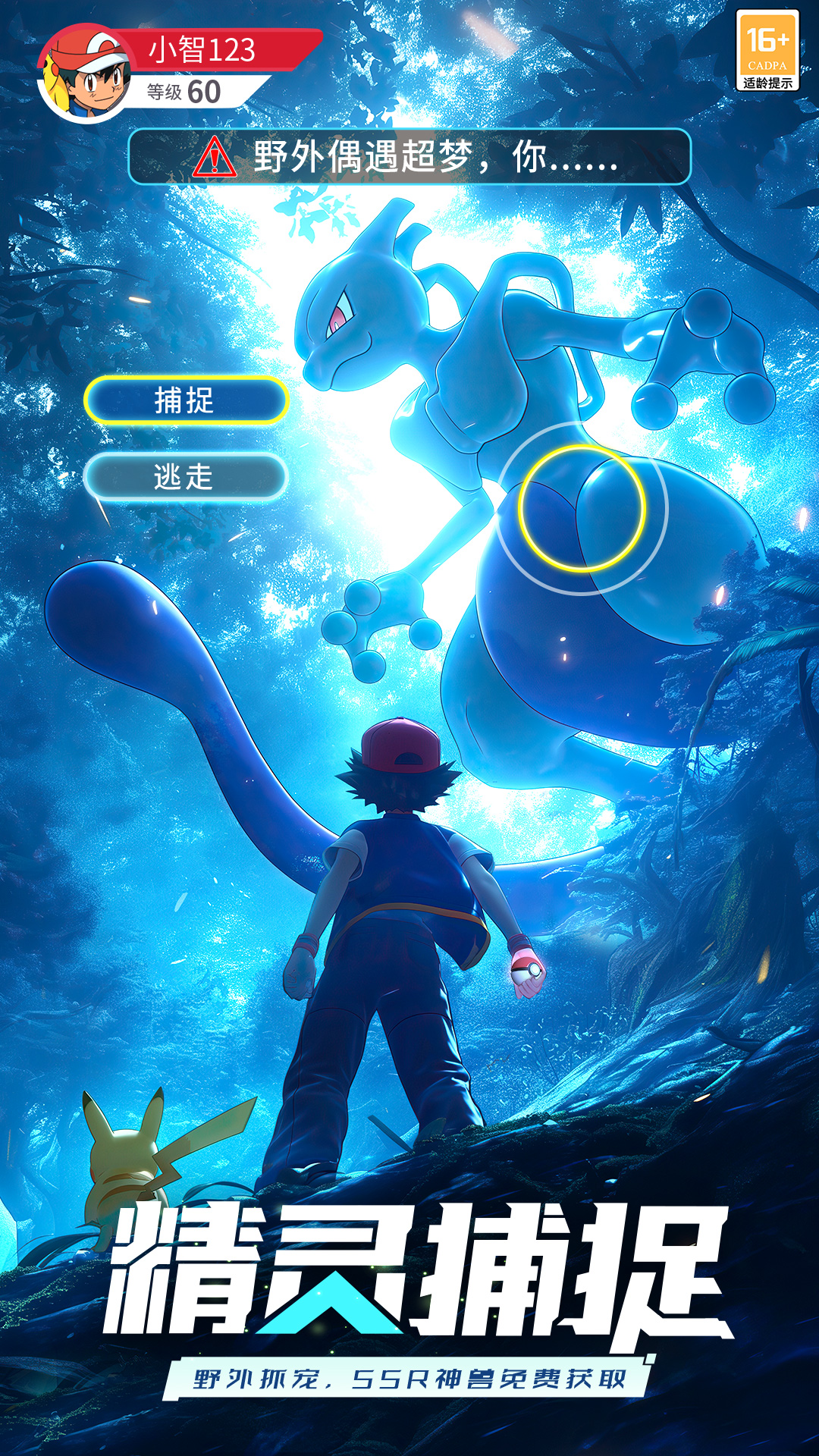This screenshot has height=1456, width=819.
Task: Choose the 捕捉 (capture) option
Action: point(186,400)
